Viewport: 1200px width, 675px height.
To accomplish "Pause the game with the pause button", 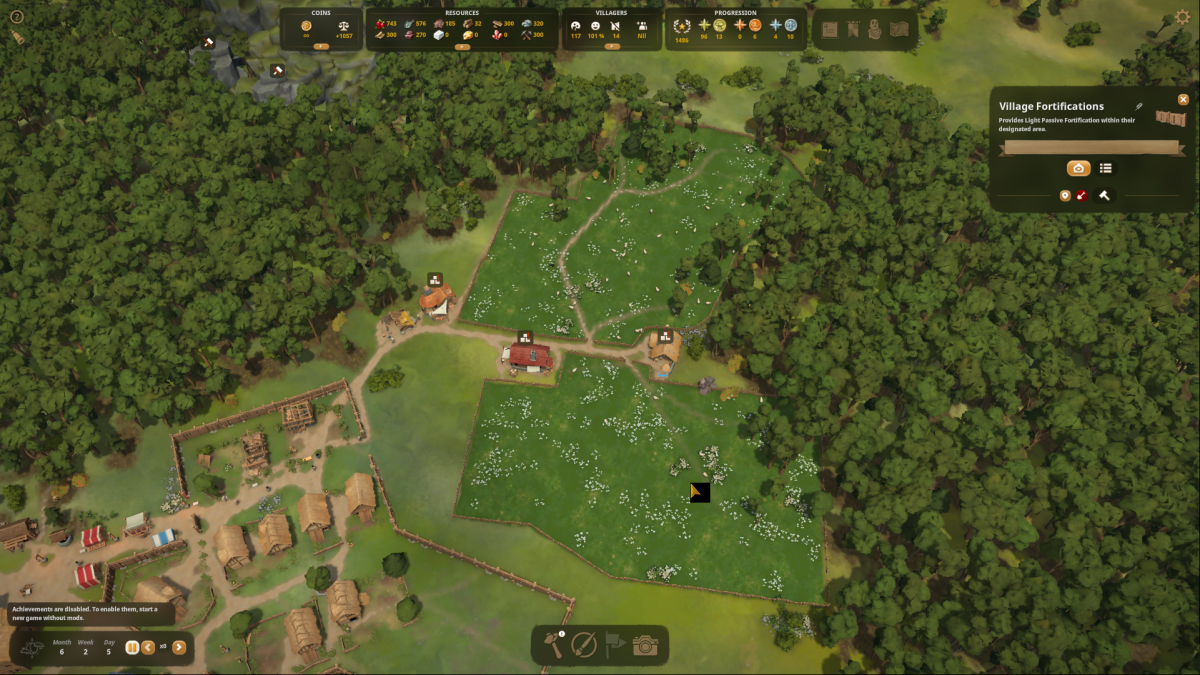I will (132, 647).
